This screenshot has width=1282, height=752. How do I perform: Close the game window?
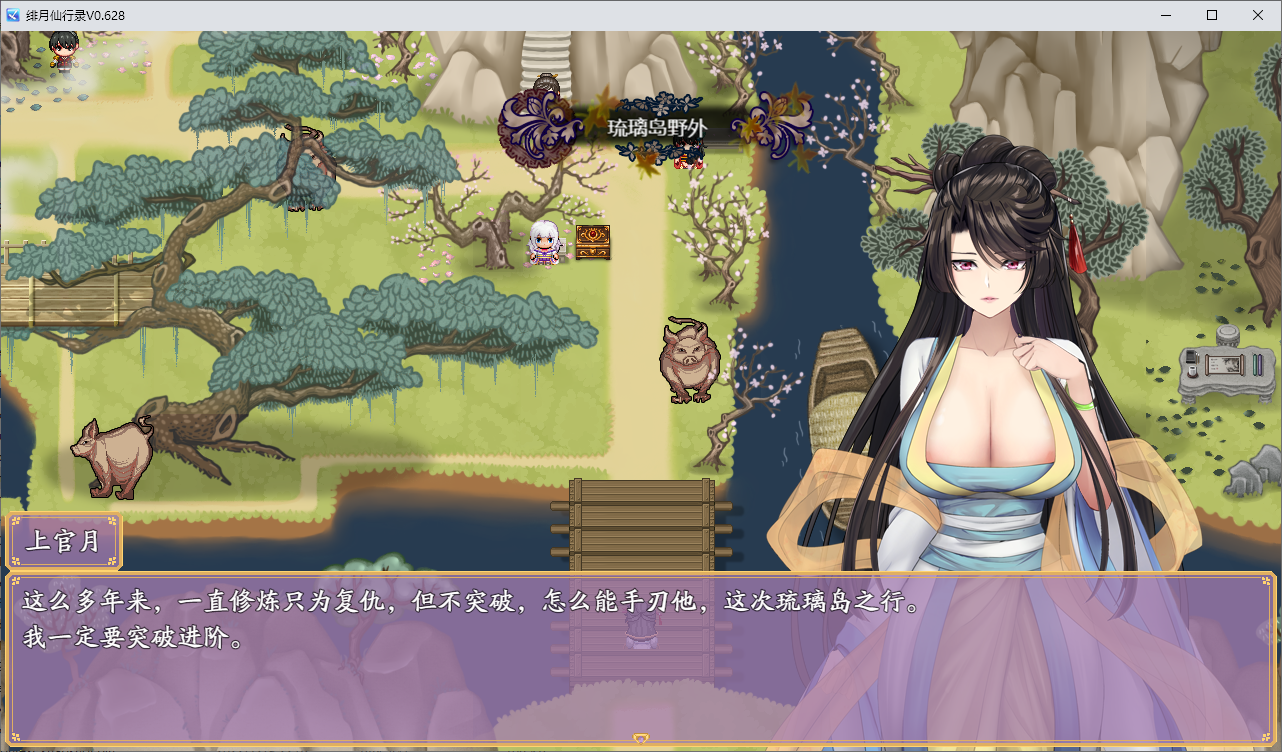[1258, 15]
